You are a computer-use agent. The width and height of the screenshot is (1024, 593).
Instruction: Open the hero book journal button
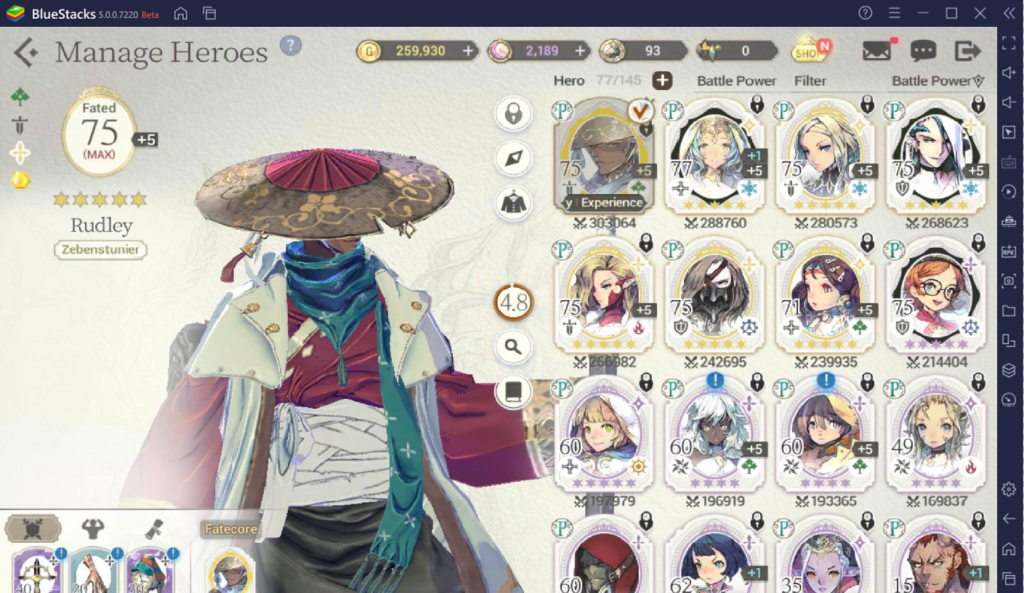pyautogui.click(x=513, y=391)
